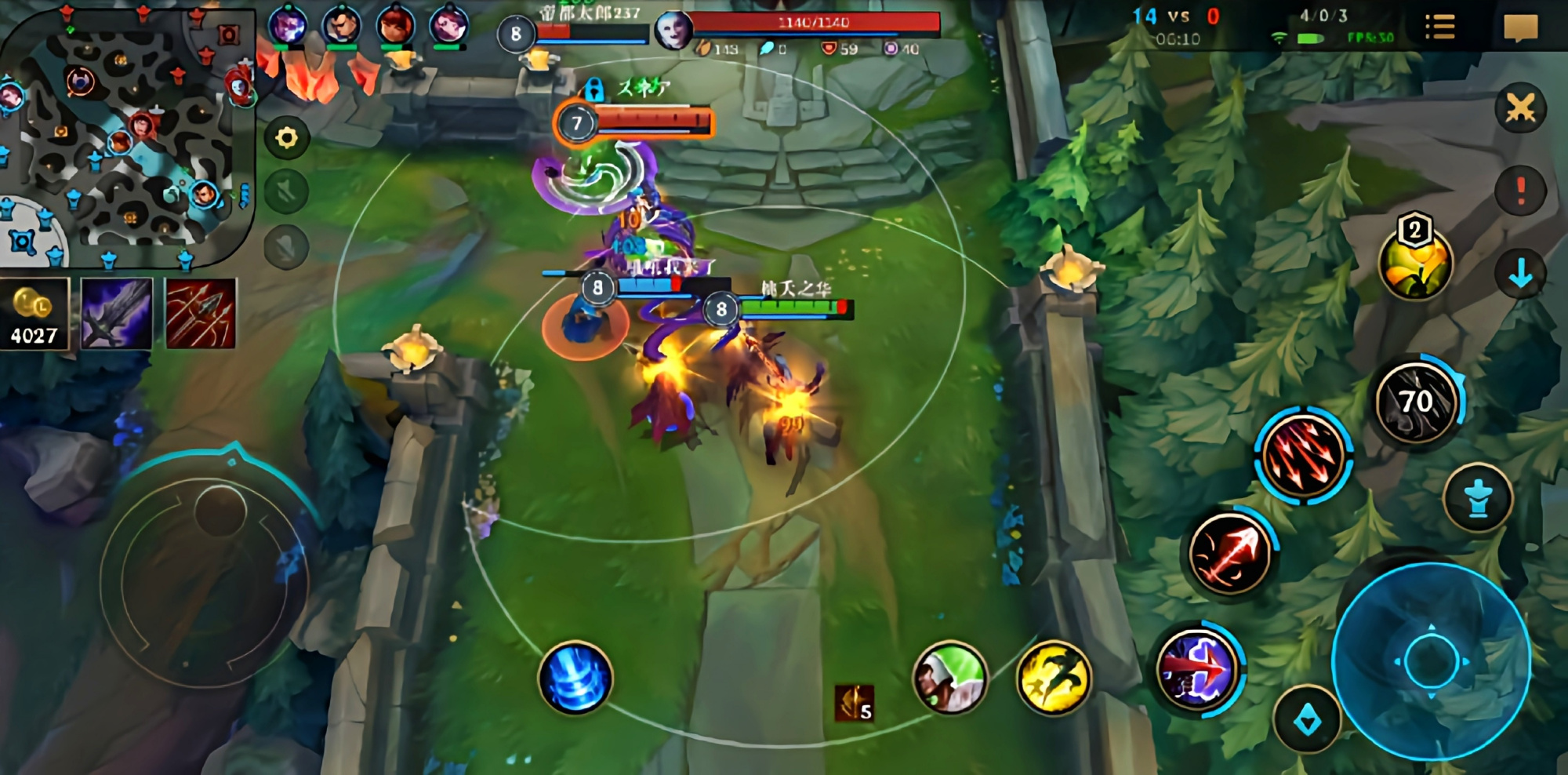Open the shop via the 4027 gold button
The image size is (1568, 775).
coord(34,314)
